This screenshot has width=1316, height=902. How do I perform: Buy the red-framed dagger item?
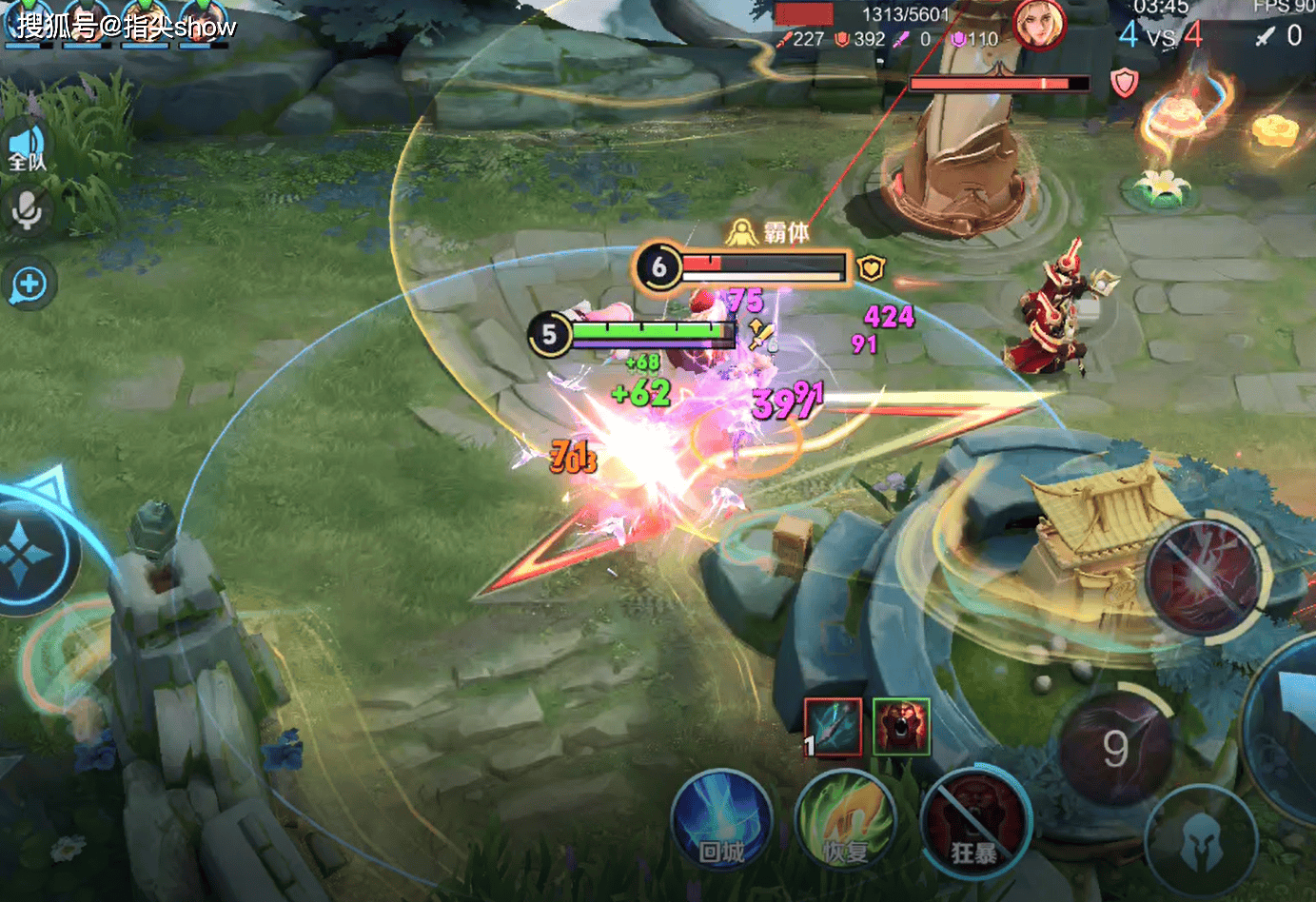(833, 727)
